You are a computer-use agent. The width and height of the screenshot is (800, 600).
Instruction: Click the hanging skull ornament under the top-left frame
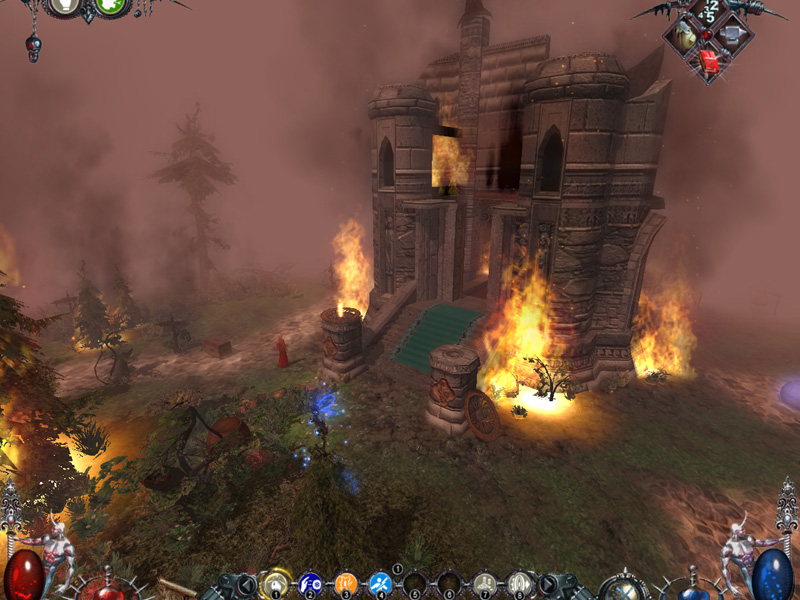point(34,48)
